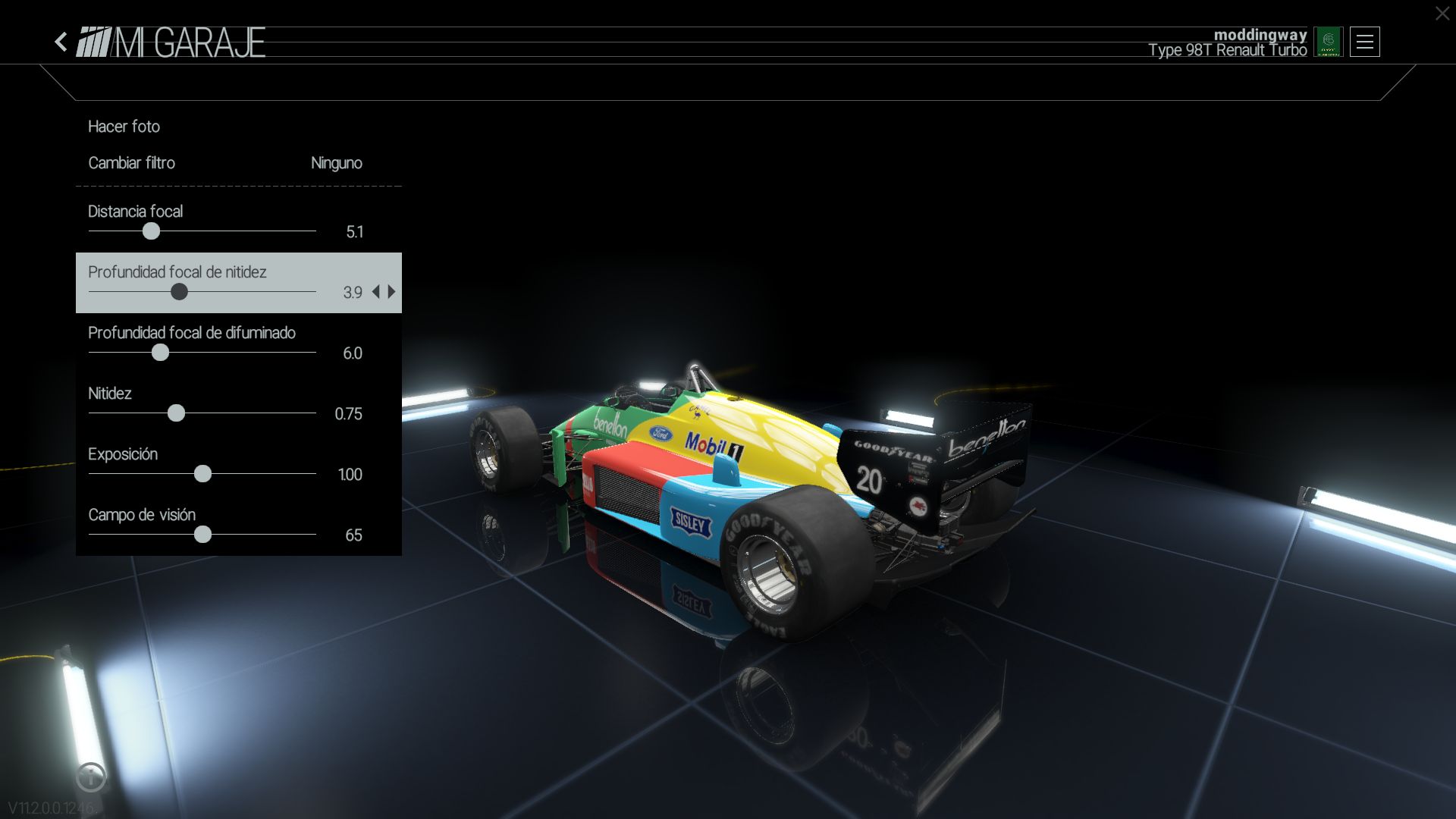
Task: Decrease nitidez depth with the left arrow
Action: 376,292
